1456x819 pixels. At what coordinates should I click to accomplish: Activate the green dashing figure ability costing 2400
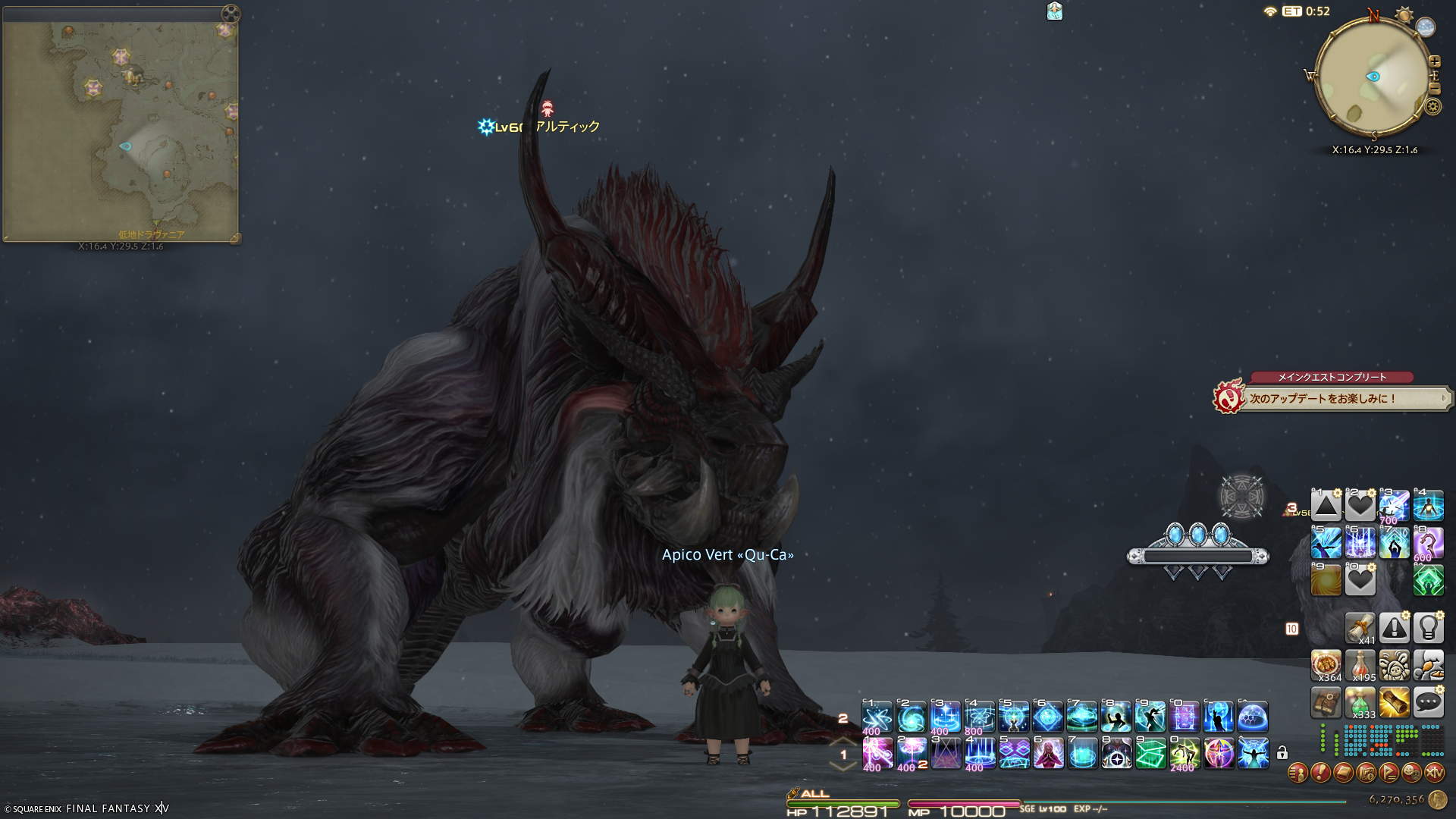coord(1185,754)
